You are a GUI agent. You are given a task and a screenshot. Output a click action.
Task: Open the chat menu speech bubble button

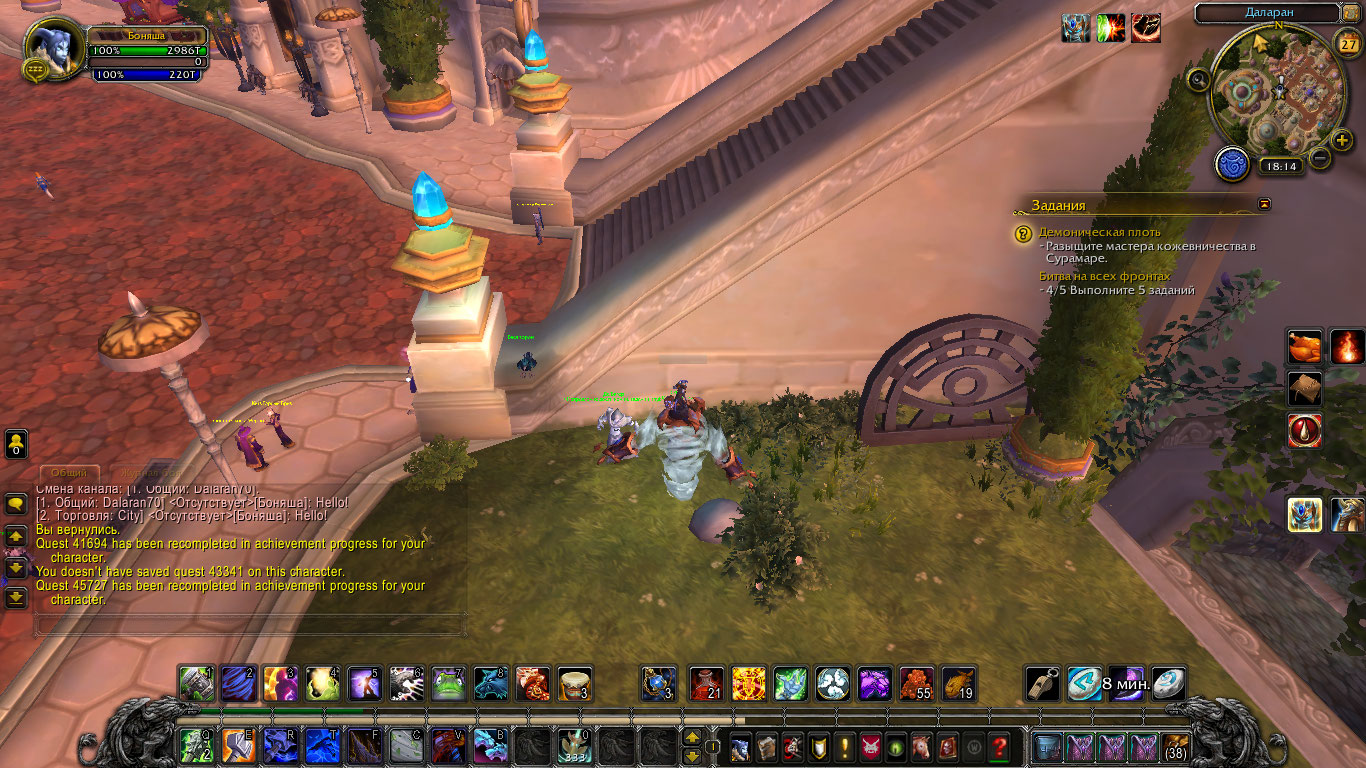click(x=16, y=504)
